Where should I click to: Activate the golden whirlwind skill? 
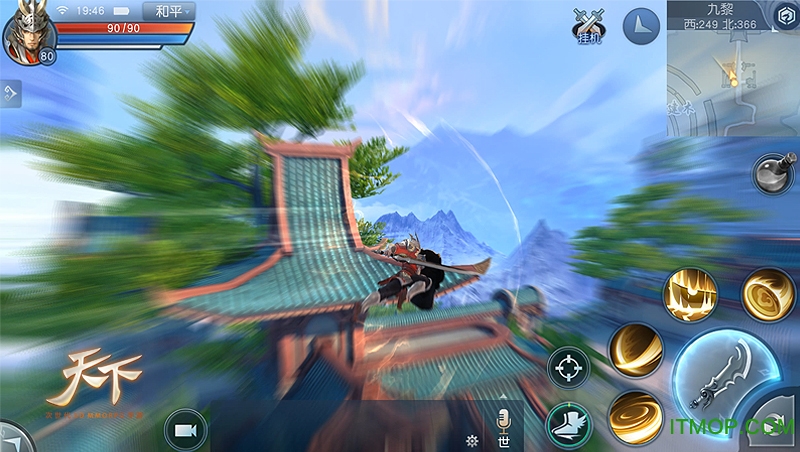click(634, 416)
